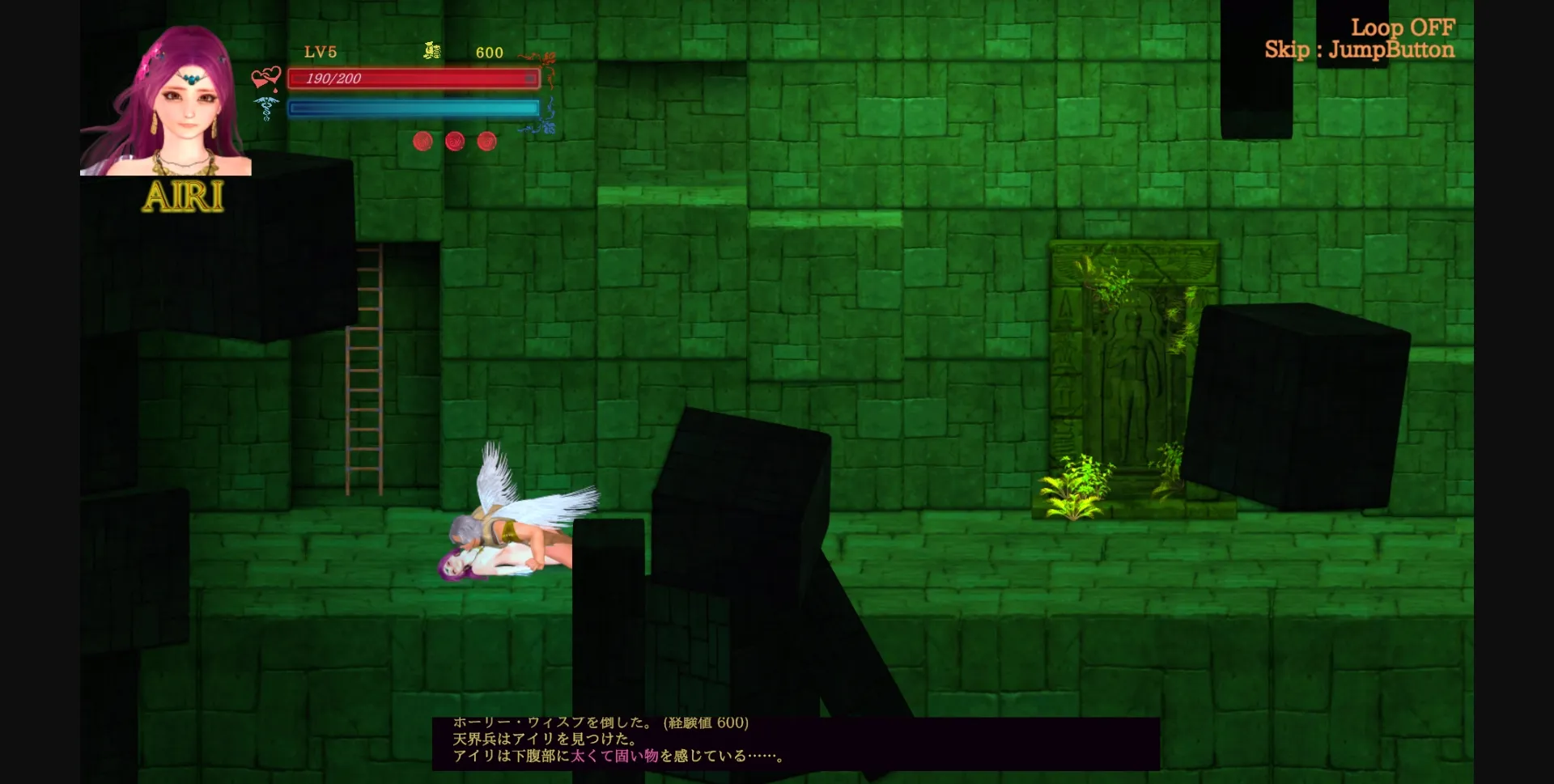Click the blue depleted MP bar
This screenshot has width=1554, height=784.
click(413, 108)
